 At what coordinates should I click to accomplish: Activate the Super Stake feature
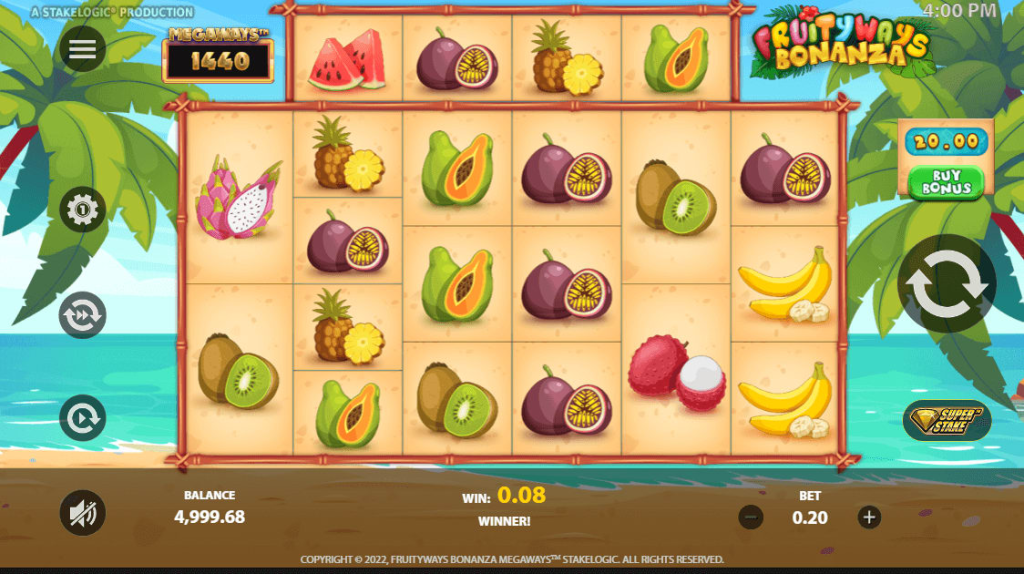point(946,420)
